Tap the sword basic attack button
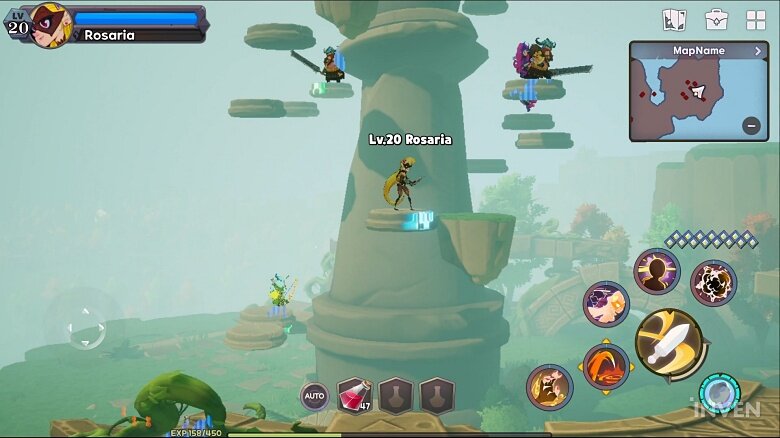 pos(669,343)
